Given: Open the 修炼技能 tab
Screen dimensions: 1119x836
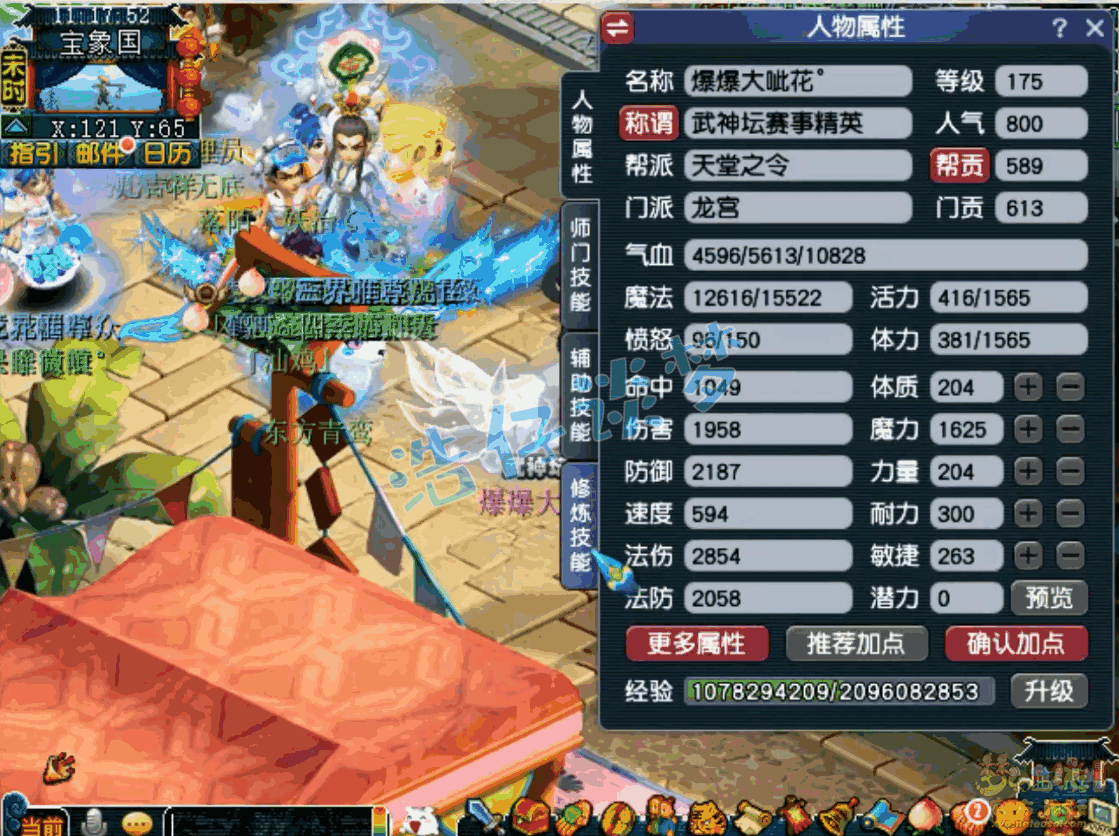Looking at the screenshot, I should 580,524.
